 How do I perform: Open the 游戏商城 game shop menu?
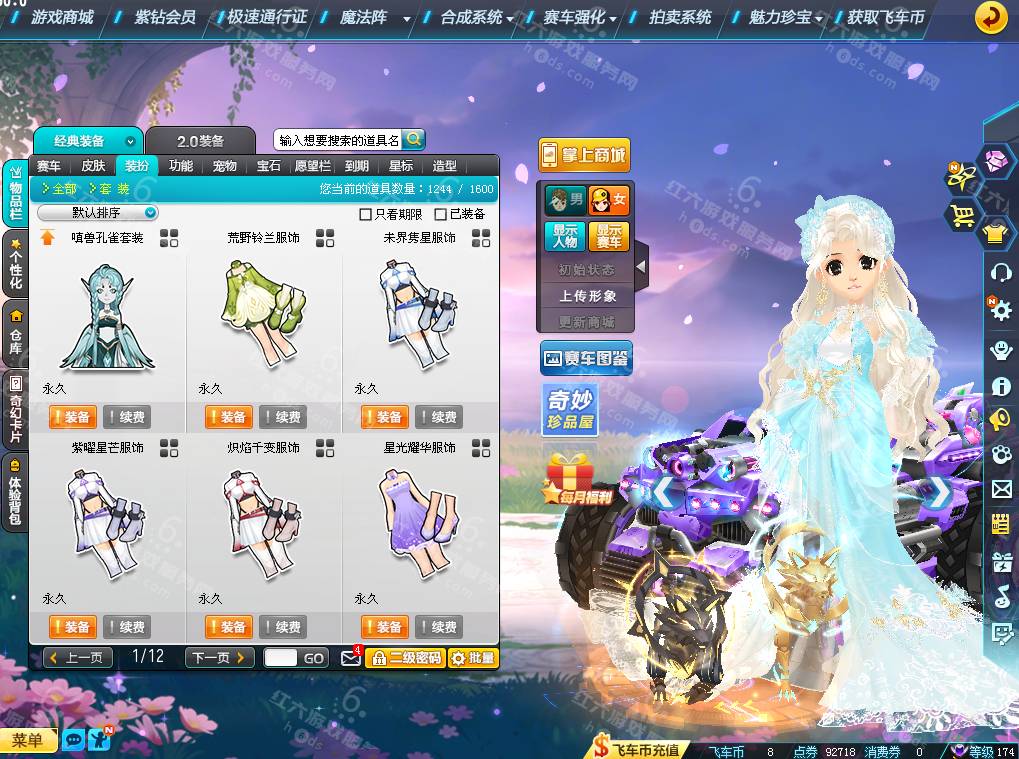coord(61,17)
